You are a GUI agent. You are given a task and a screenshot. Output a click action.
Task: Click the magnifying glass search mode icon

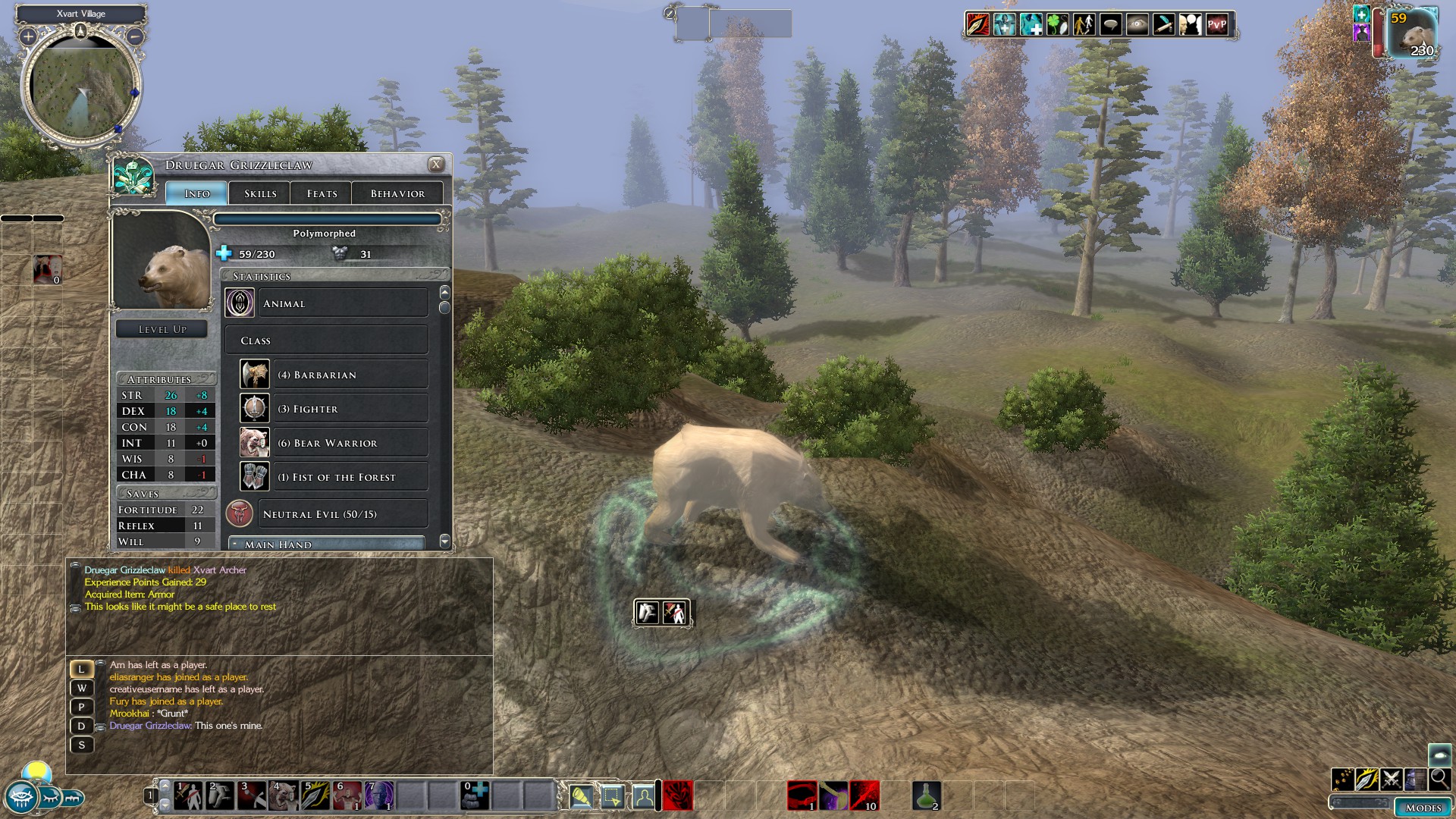[1439, 779]
